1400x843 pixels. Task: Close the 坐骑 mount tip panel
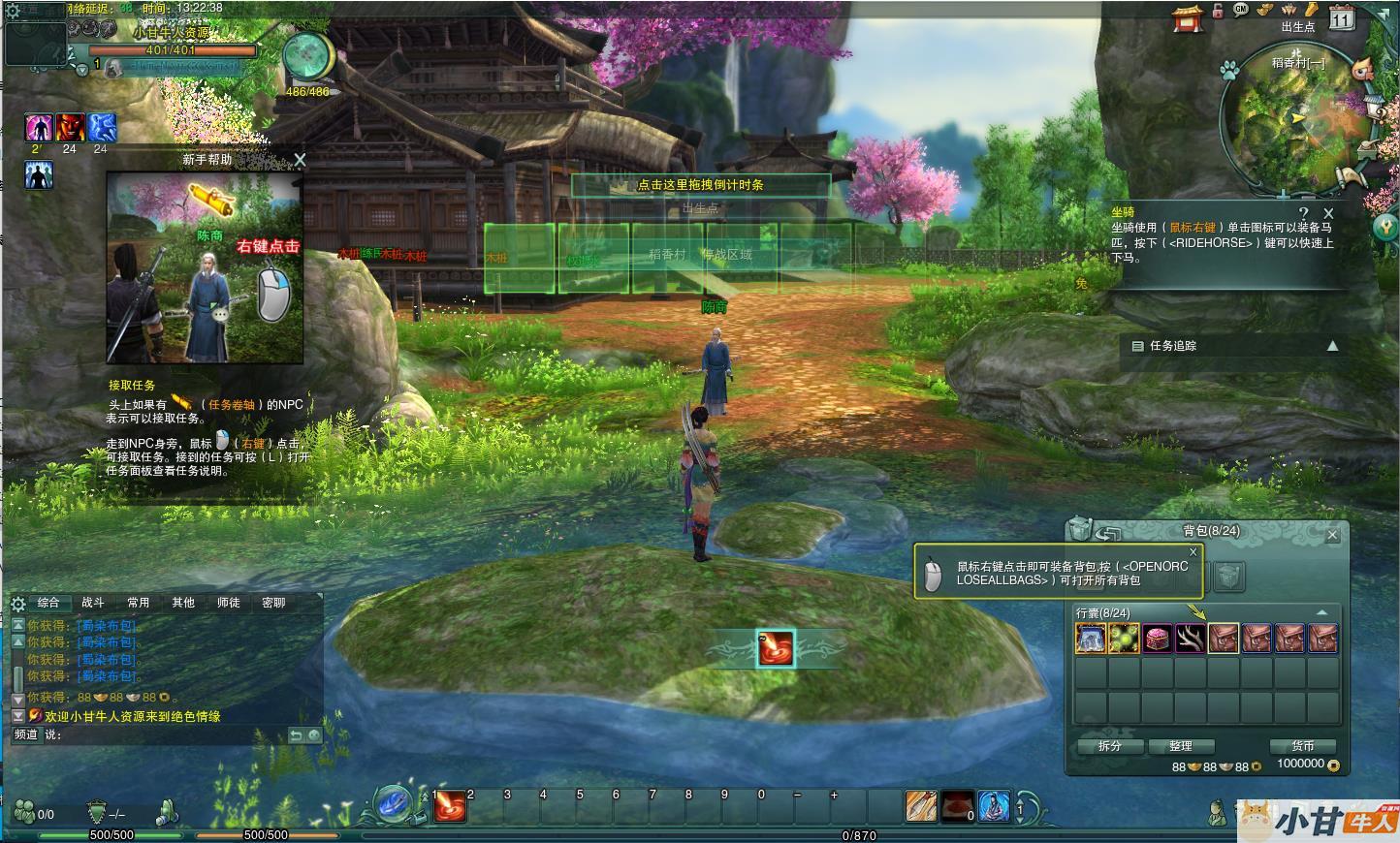(x=1328, y=213)
